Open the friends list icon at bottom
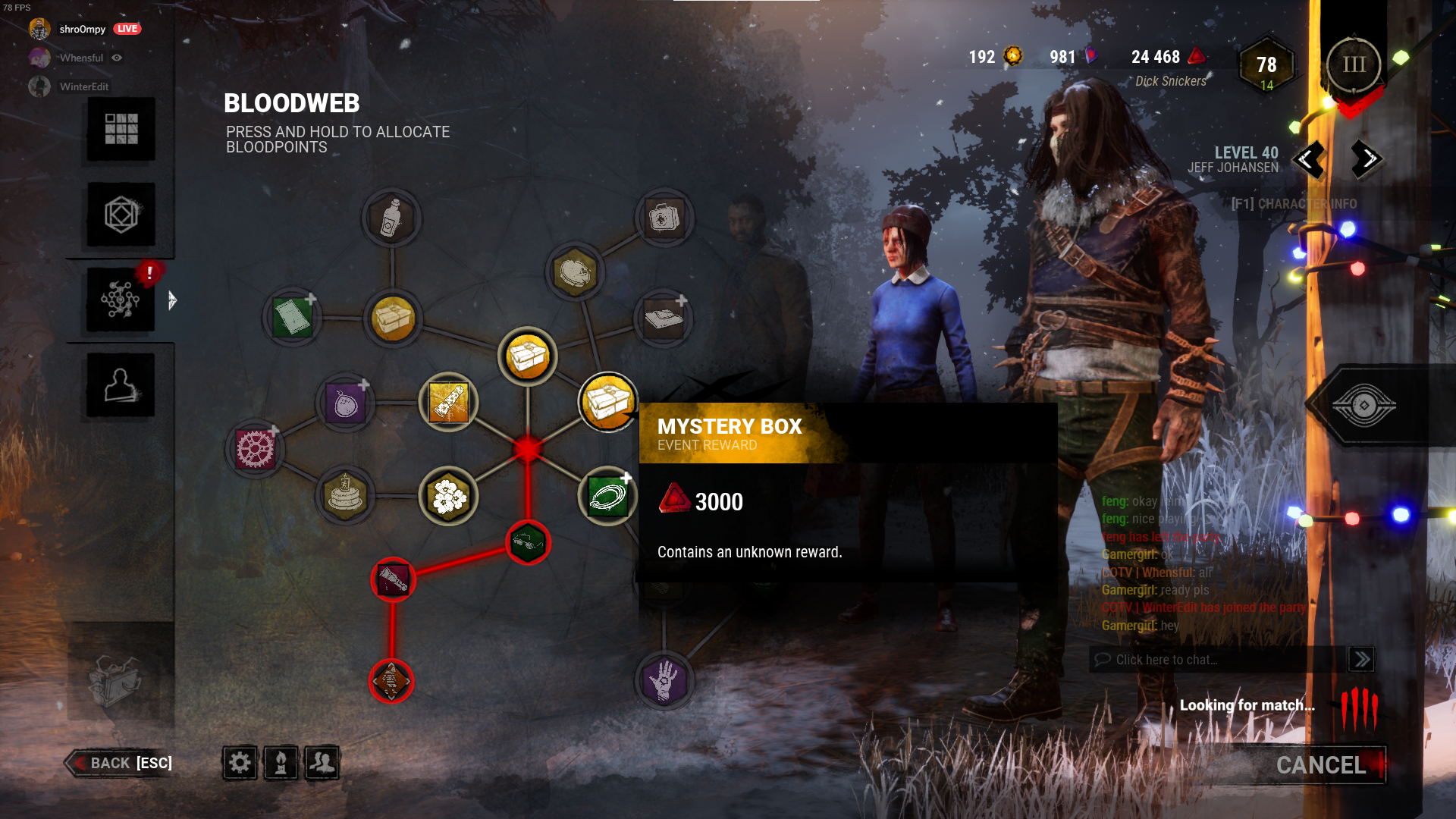Image resolution: width=1456 pixels, height=819 pixels. [322, 764]
